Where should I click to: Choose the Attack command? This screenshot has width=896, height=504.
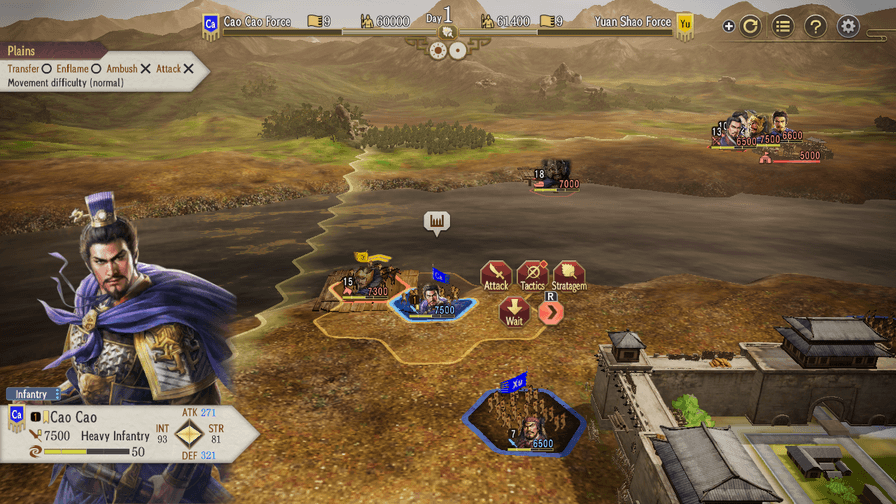[x=496, y=274]
